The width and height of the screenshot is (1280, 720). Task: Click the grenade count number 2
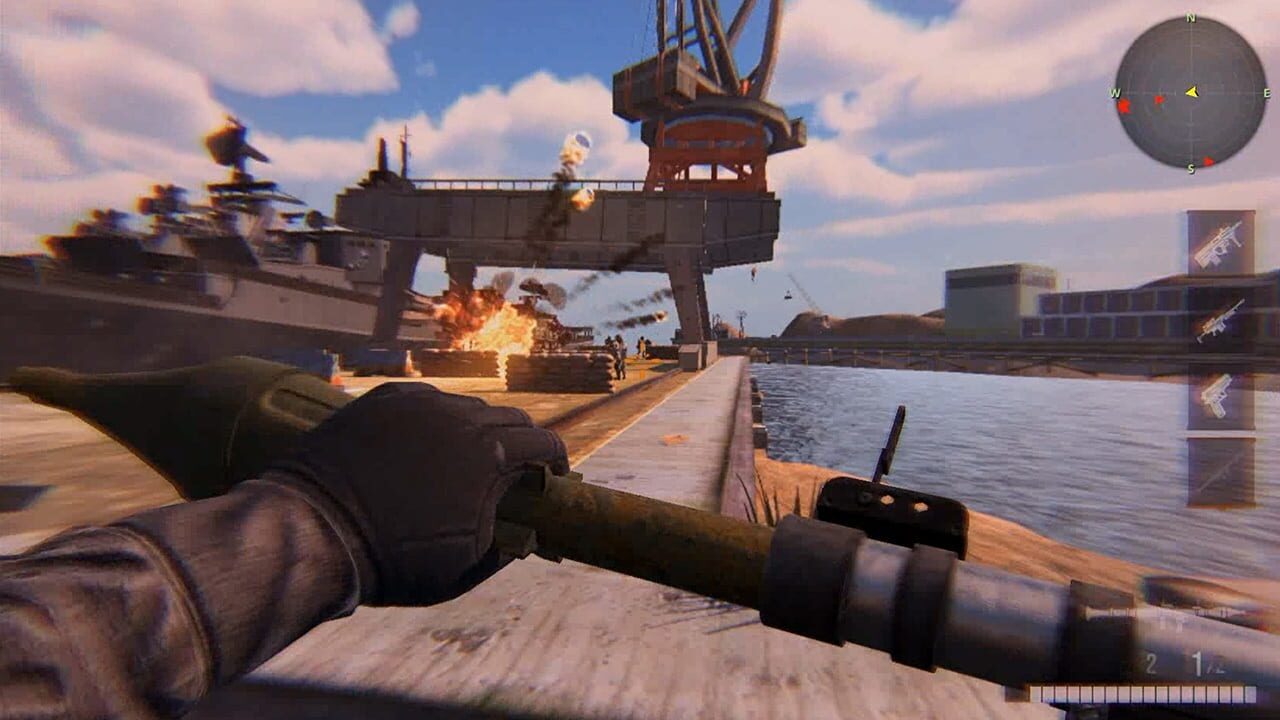(x=1150, y=664)
